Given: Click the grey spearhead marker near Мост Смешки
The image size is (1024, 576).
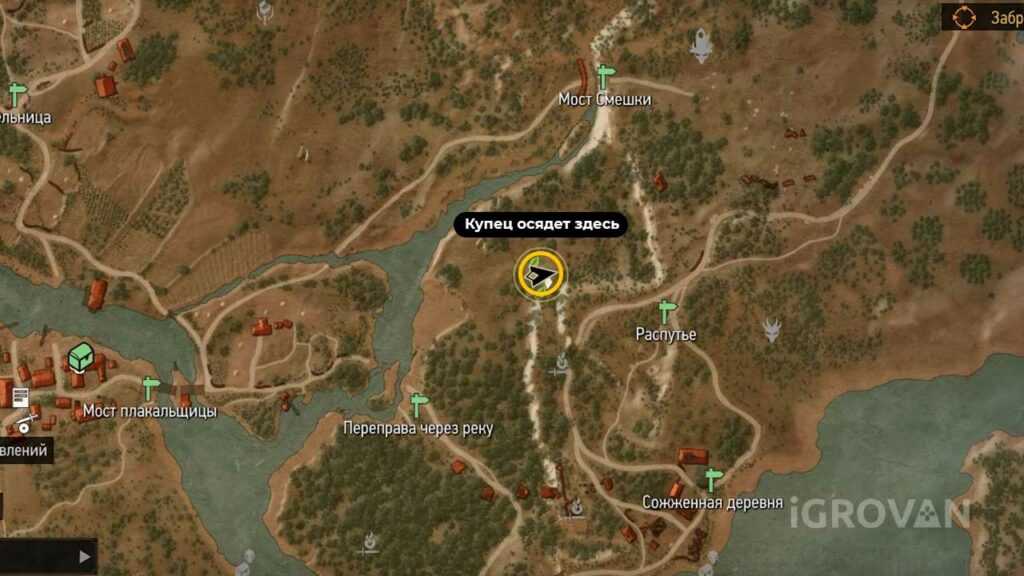Looking at the screenshot, I should tap(703, 42).
